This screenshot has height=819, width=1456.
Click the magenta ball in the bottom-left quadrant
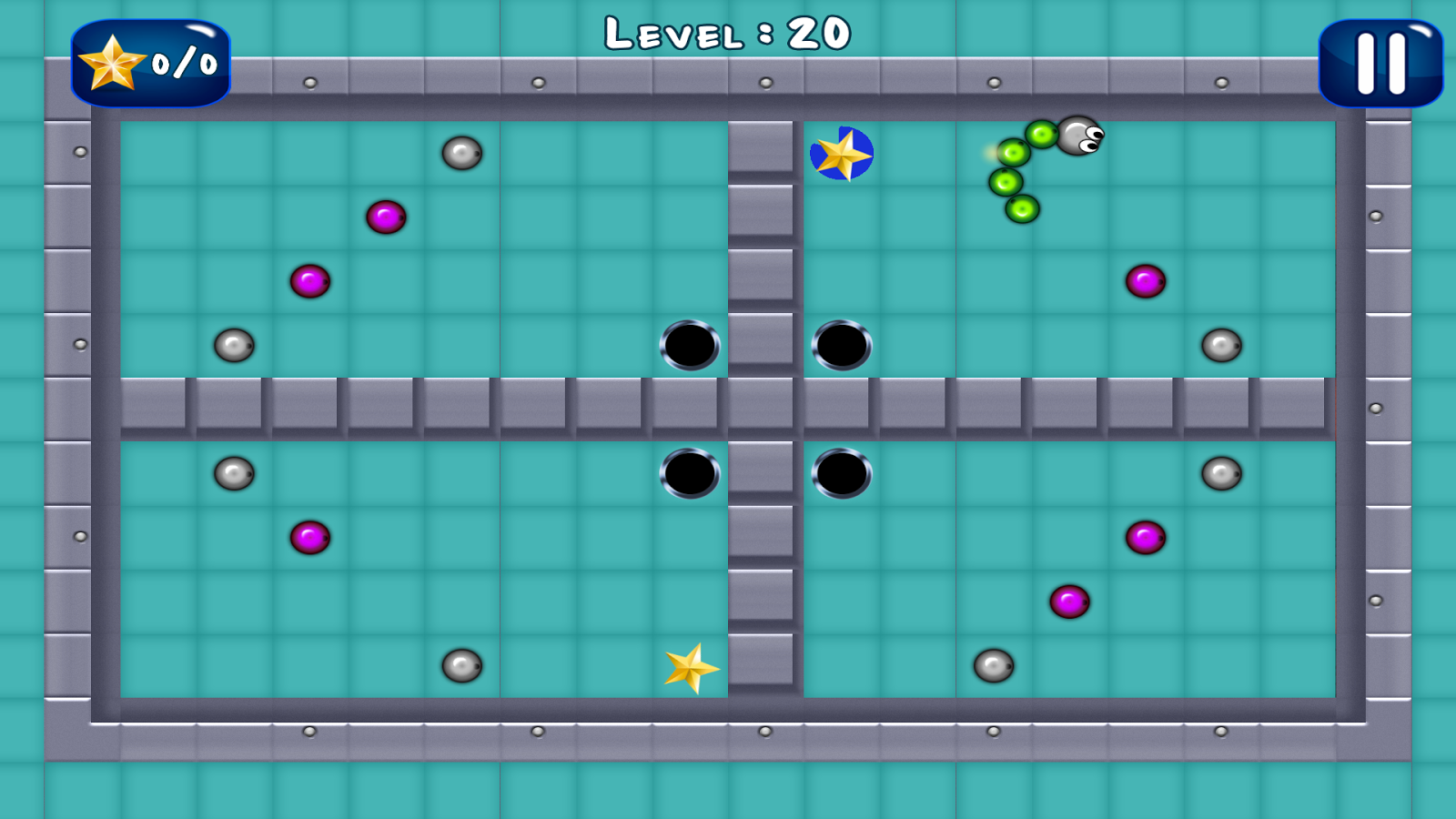[312, 539]
